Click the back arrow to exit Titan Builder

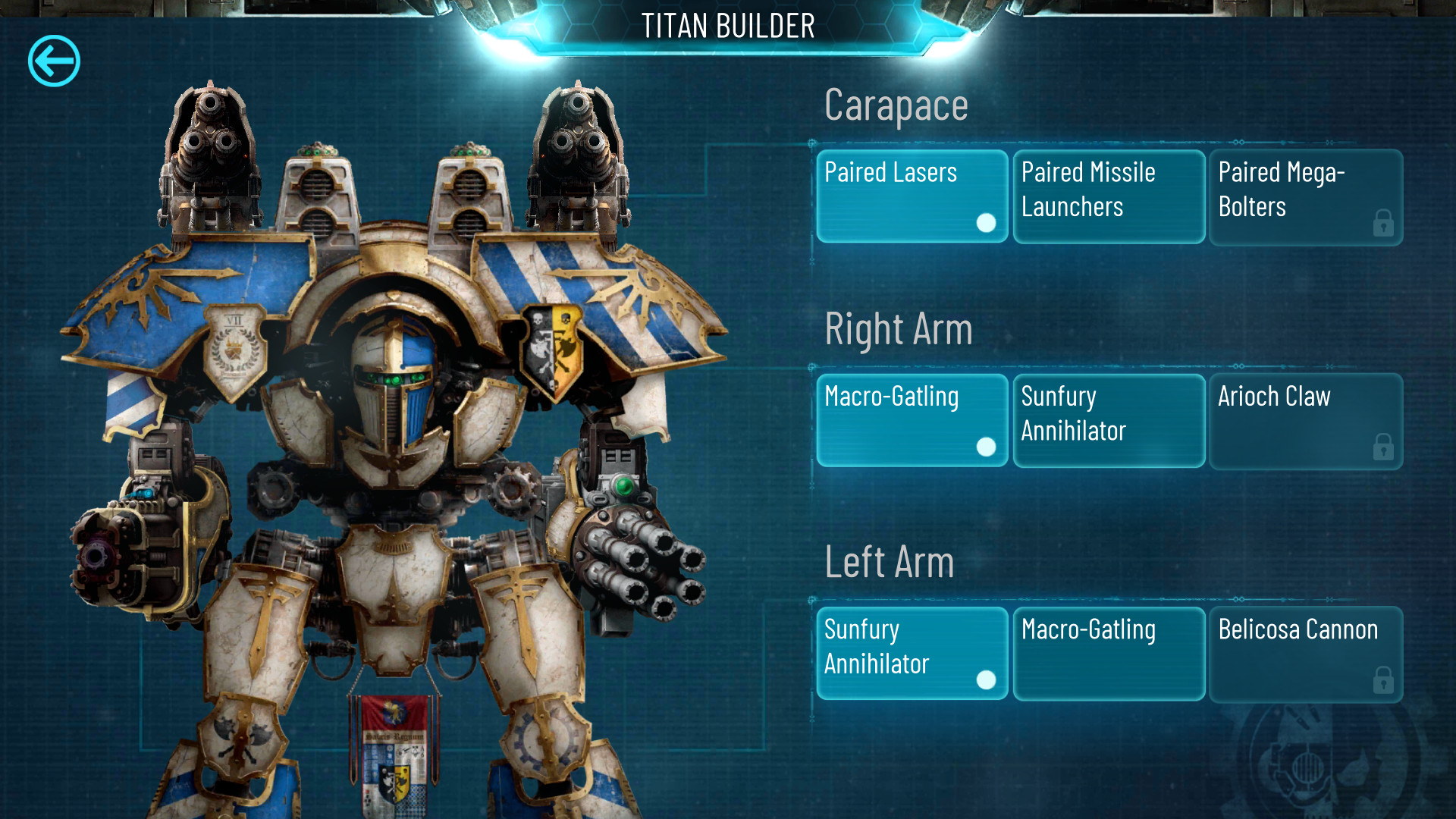(53, 61)
